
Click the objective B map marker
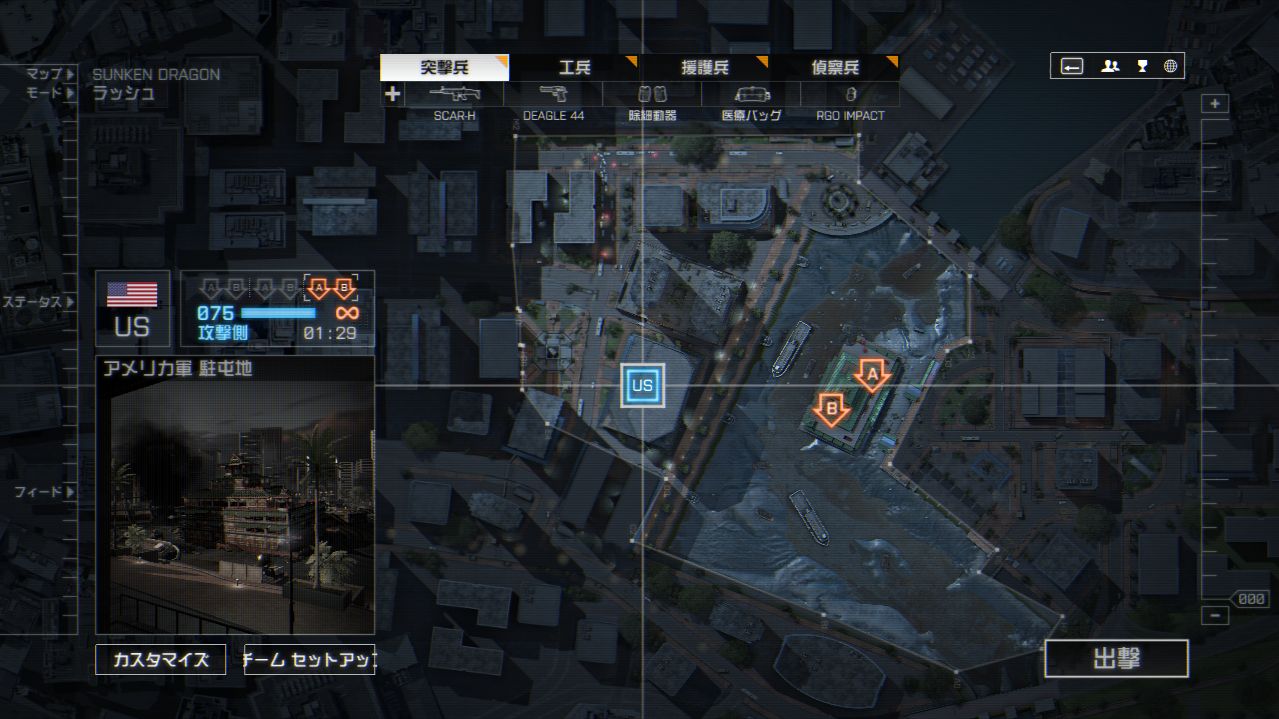point(831,407)
